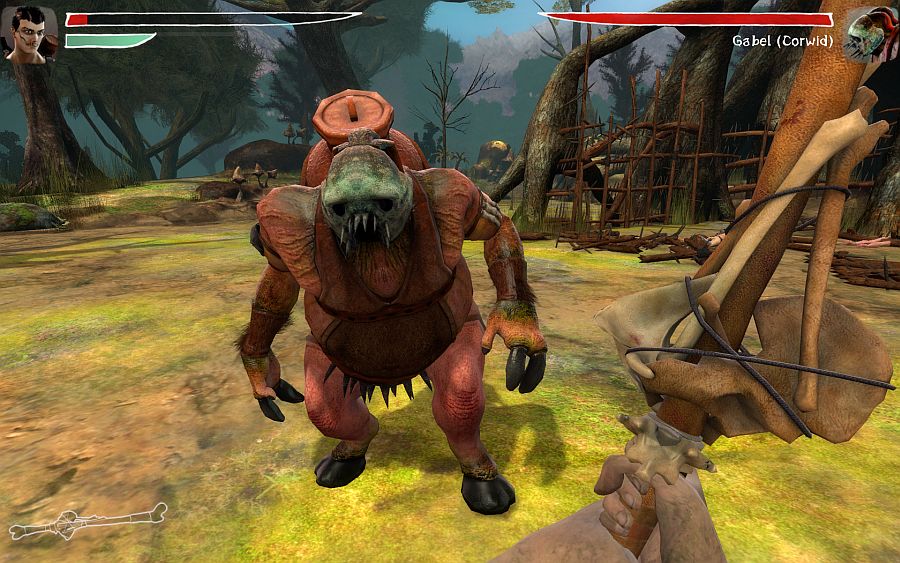900x563 pixels.
Task: Click the equipped bone weapon icon
Action: (88, 522)
